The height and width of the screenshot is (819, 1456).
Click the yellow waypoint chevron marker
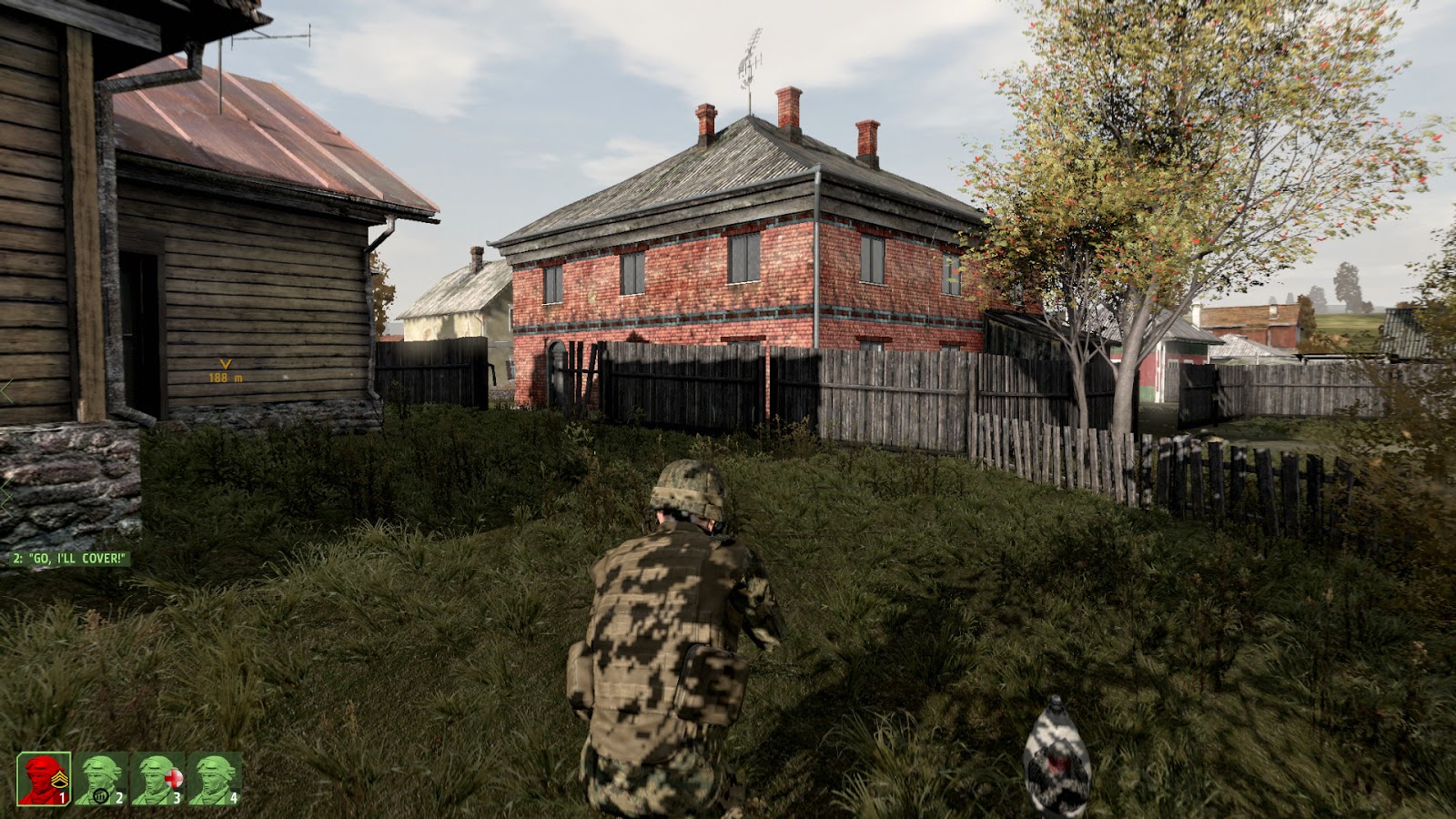[x=224, y=366]
